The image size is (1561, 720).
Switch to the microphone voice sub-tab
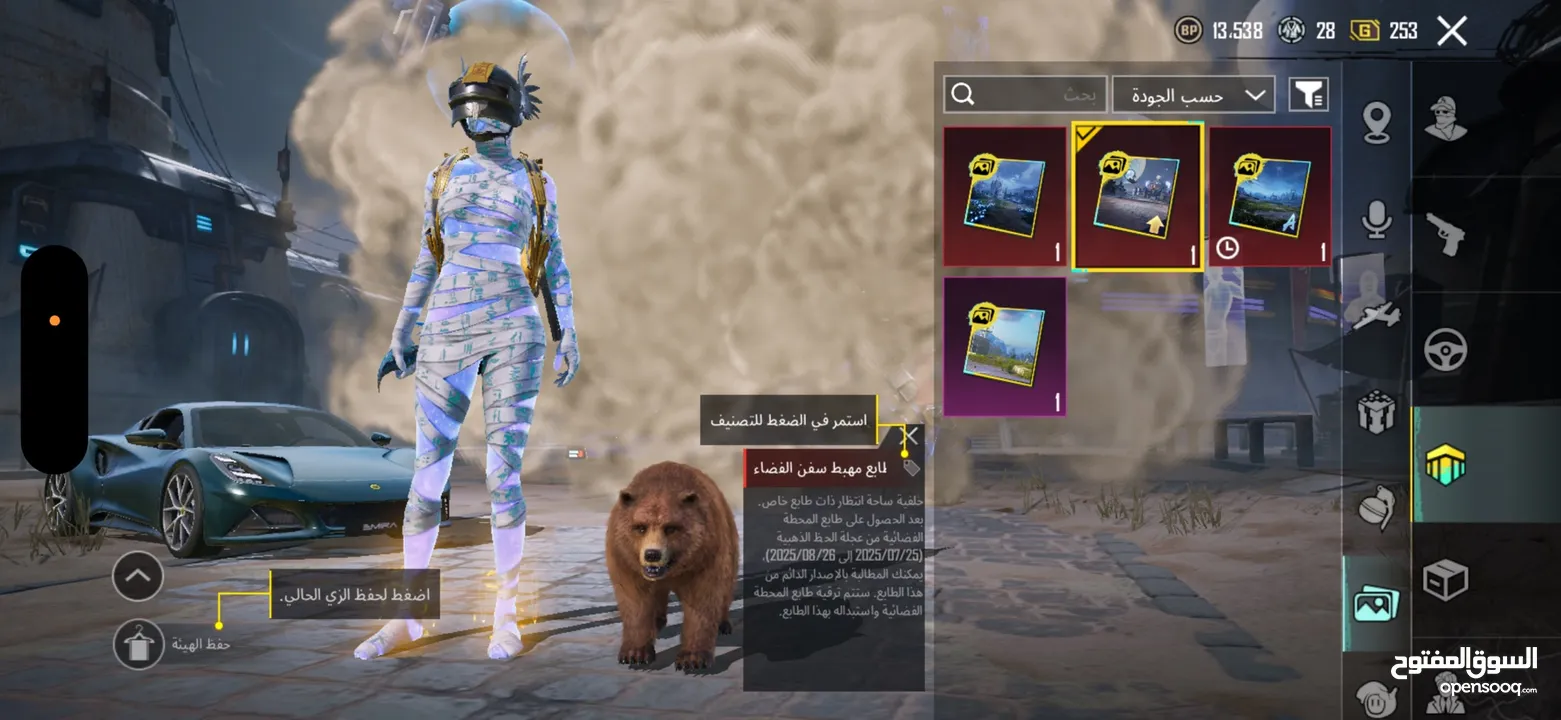coord(1377,220)
